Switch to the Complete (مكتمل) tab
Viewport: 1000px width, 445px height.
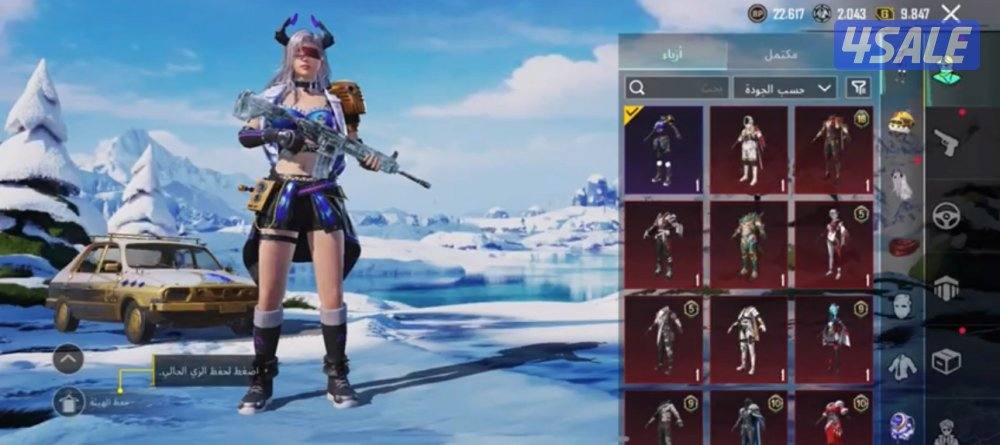pos(782,51)
